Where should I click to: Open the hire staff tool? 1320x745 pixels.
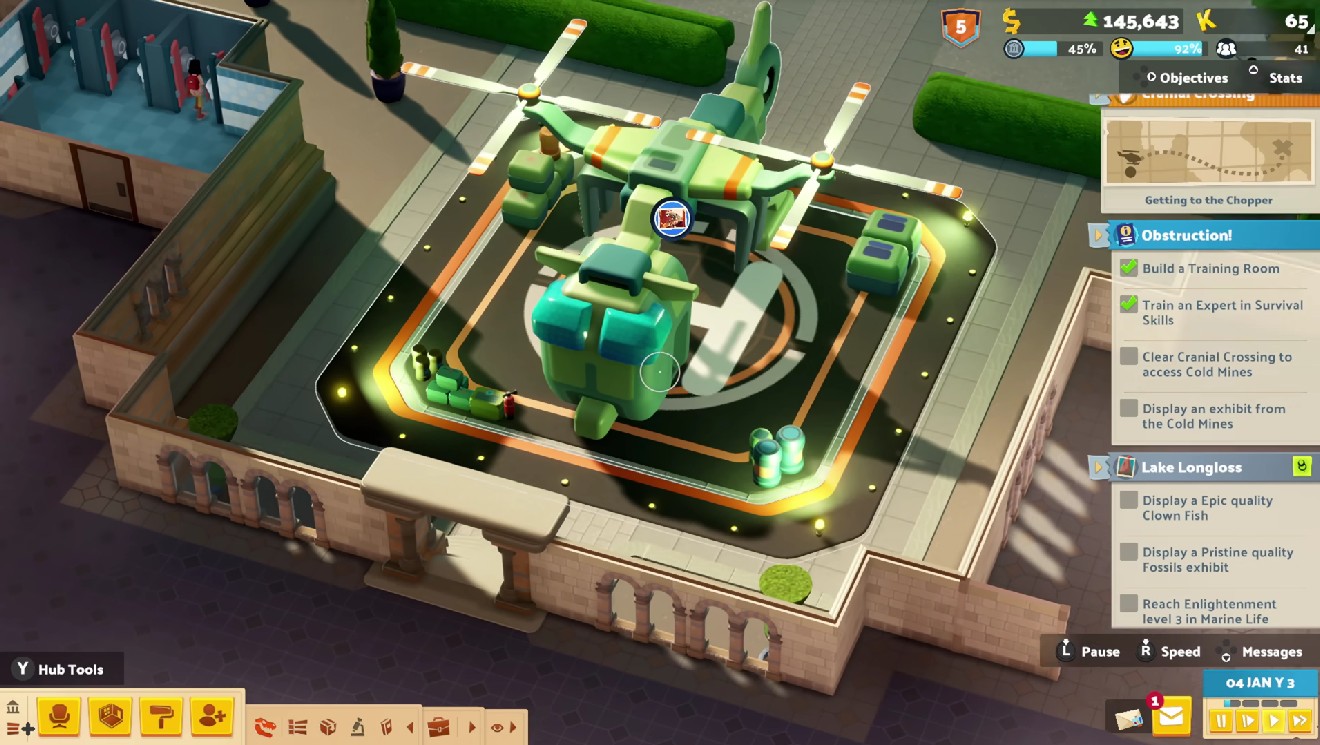tap(210, 716)
